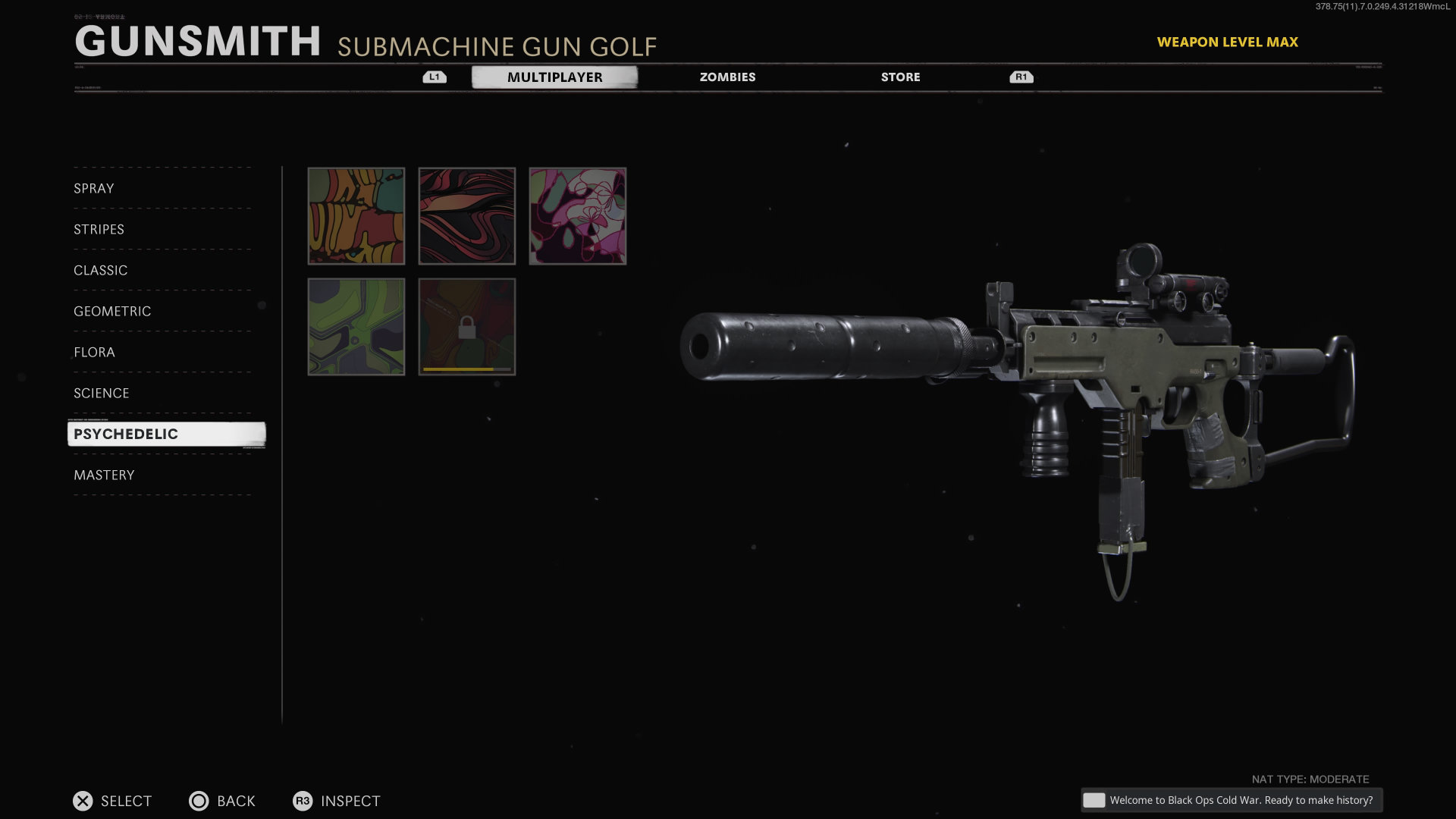The width and height of the screenshot is (1456, 819).
Task: Switch to the Multiplayer tab
Action: click(554, 77)
